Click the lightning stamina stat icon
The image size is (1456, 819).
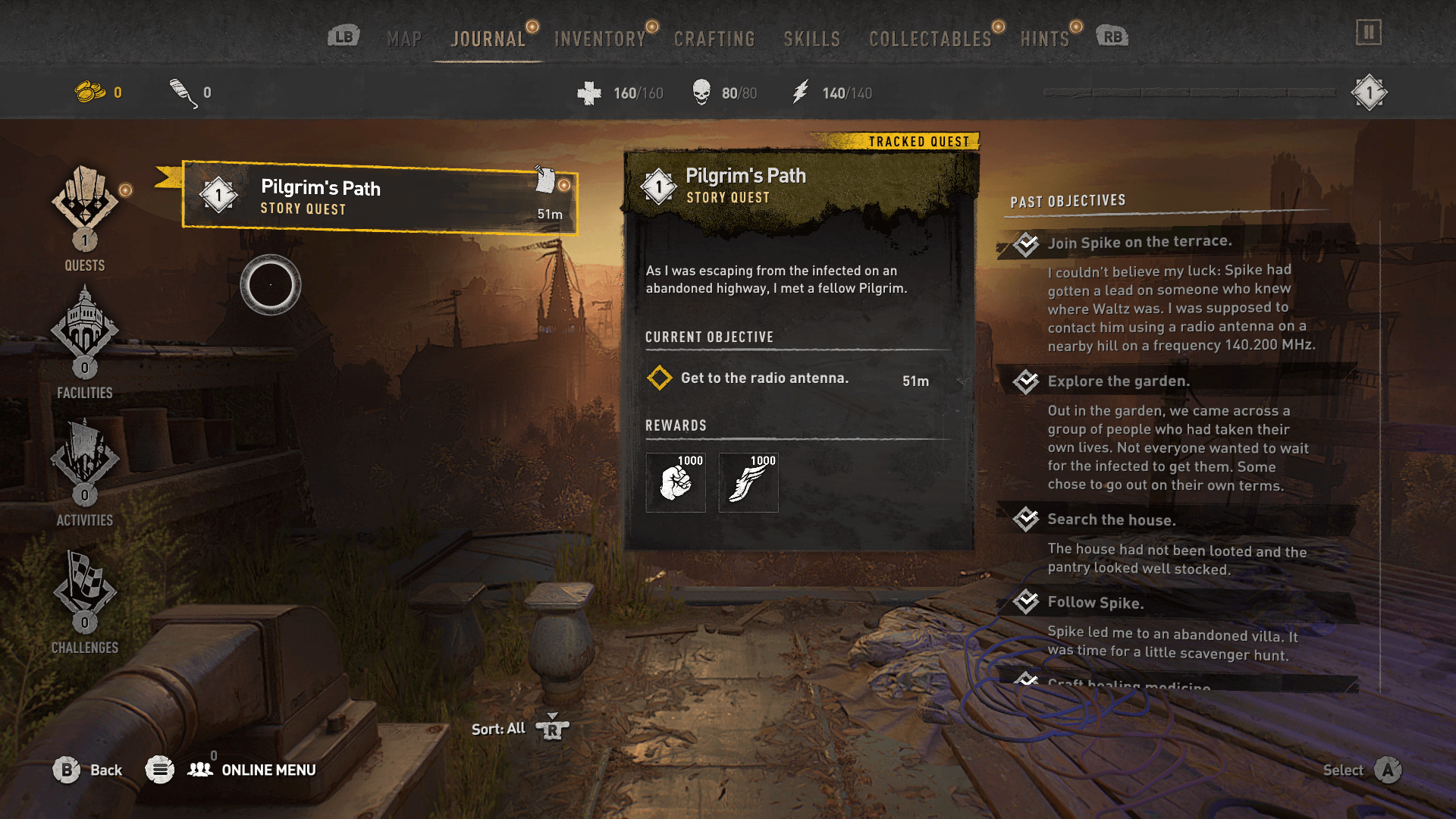800,92
